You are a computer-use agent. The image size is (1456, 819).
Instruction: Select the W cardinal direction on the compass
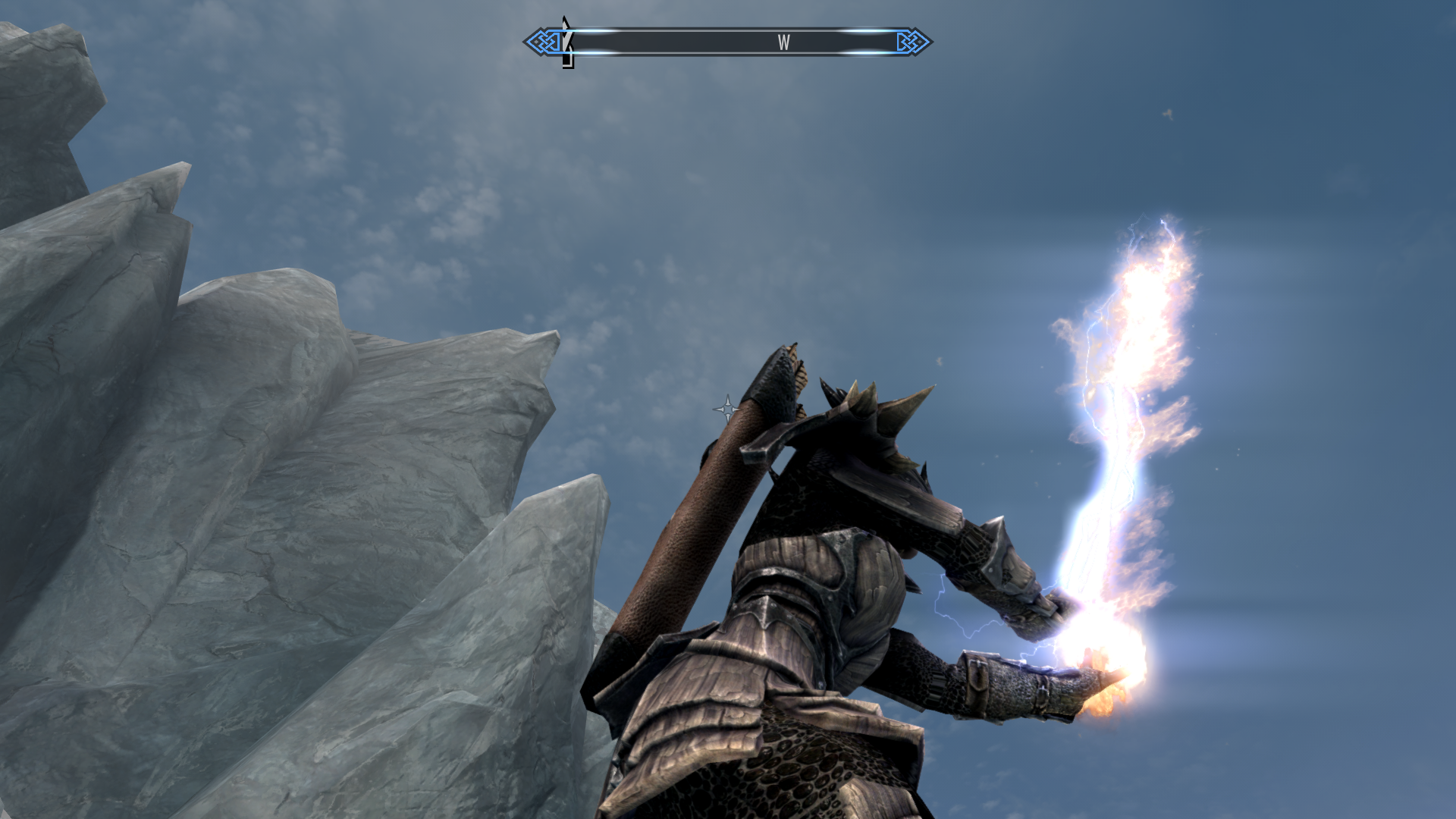point(783,42)
